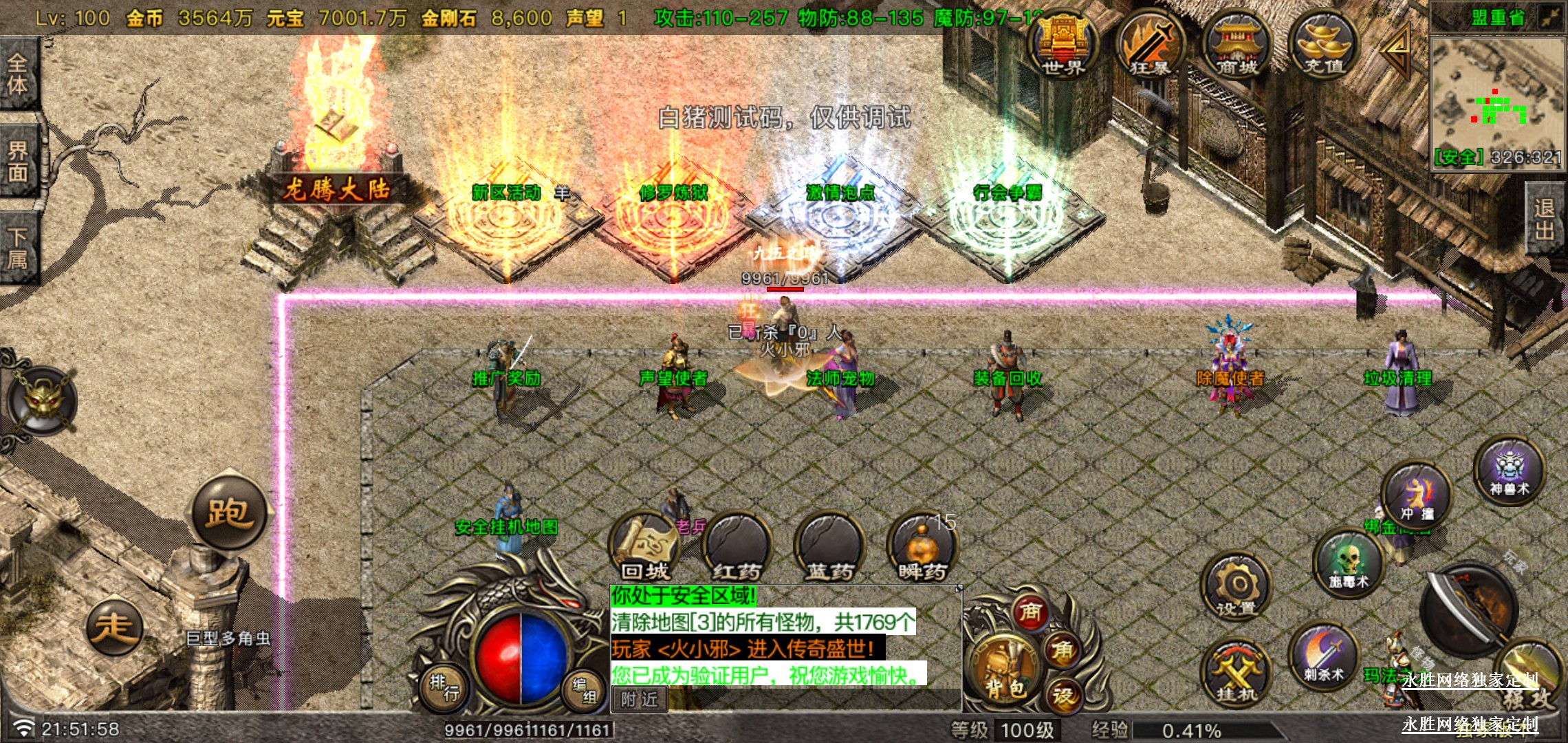Use the 红药 red potion slot
1568x743 pixels.
tap(737, 548)
